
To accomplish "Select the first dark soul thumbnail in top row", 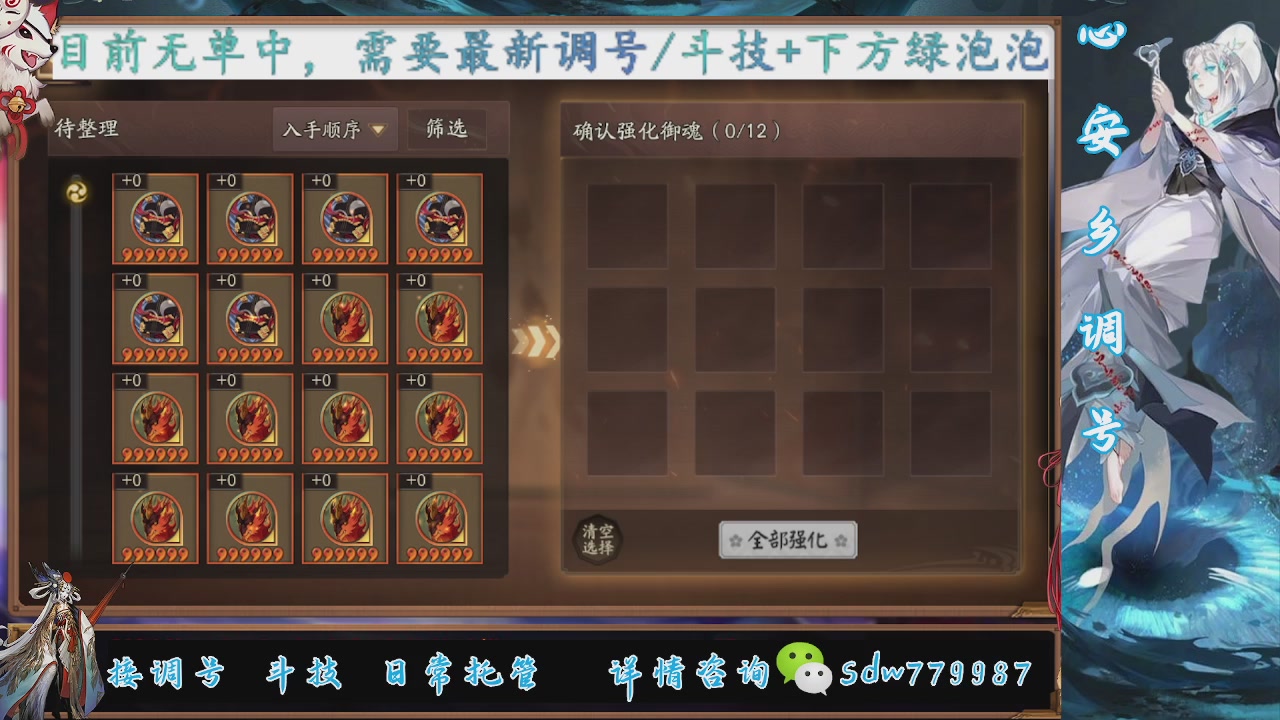I will click(x=155, y=215).
